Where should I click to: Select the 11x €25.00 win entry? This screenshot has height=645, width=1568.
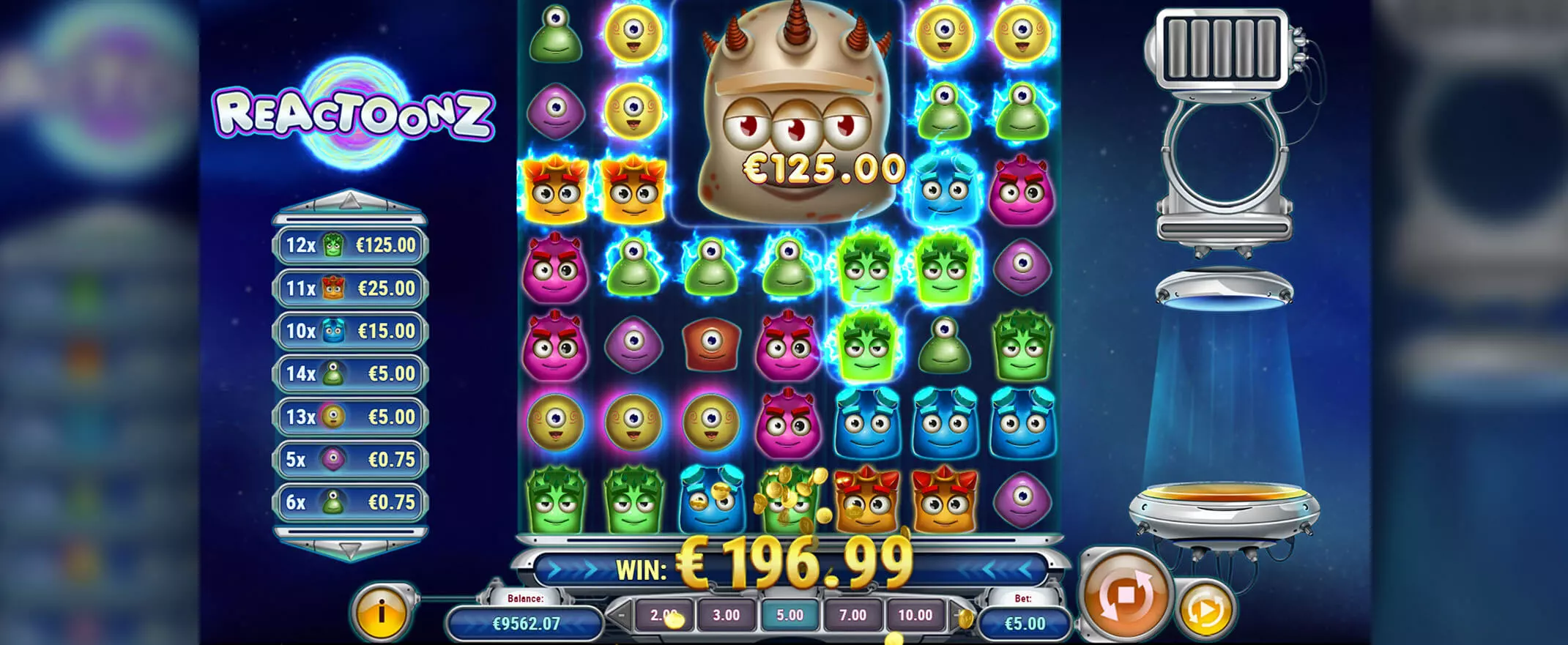pyautogui.click(x=350, y=288)
